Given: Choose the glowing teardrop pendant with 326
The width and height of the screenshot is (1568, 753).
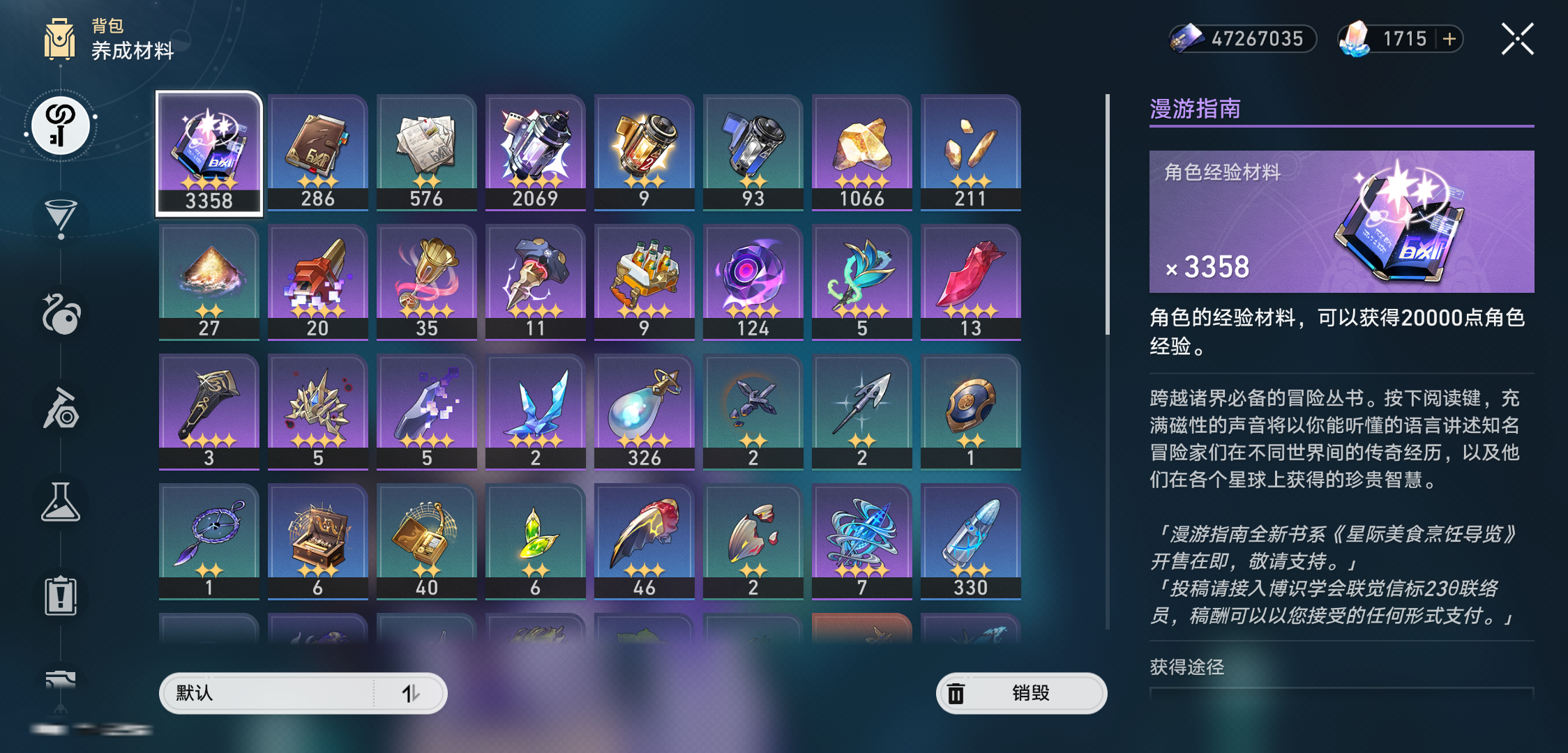Looking at the screenshot, I should (644, 411).
